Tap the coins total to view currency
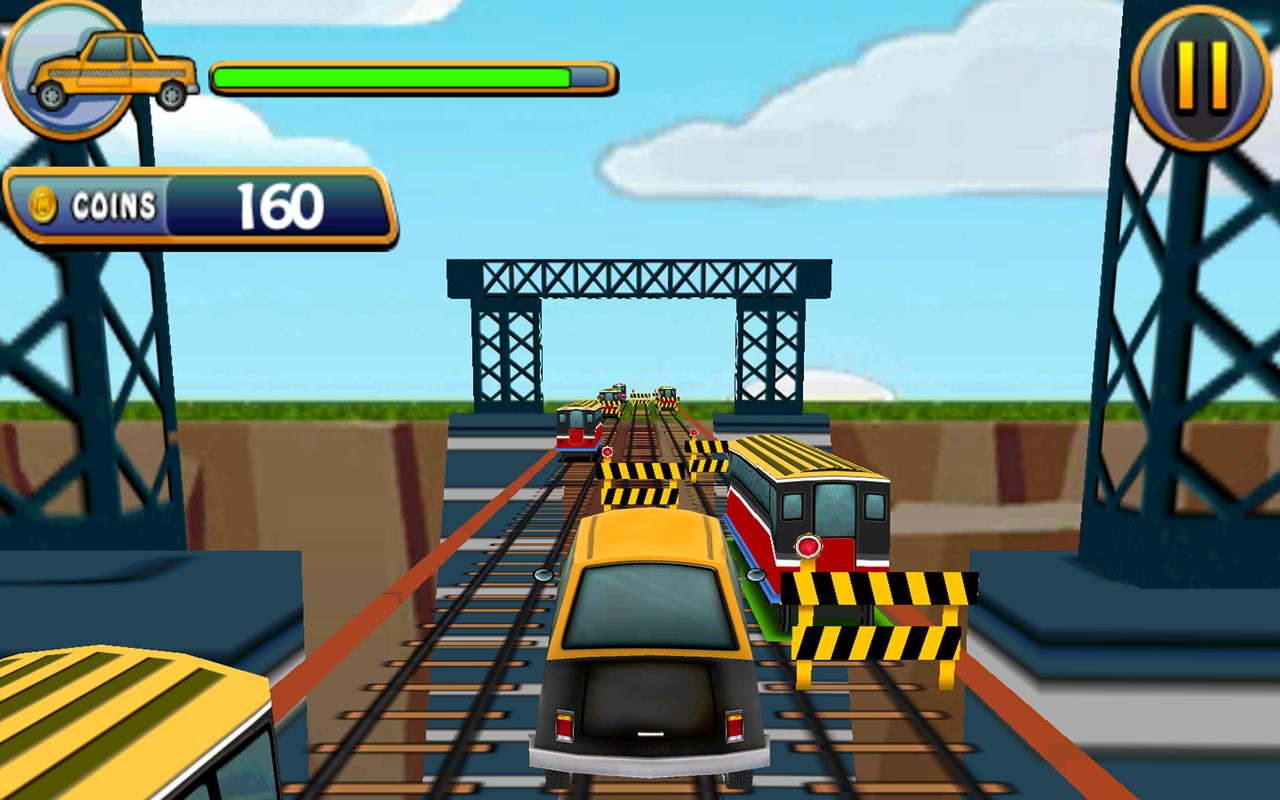The image size is (1280, 800). tap(280, 206)
